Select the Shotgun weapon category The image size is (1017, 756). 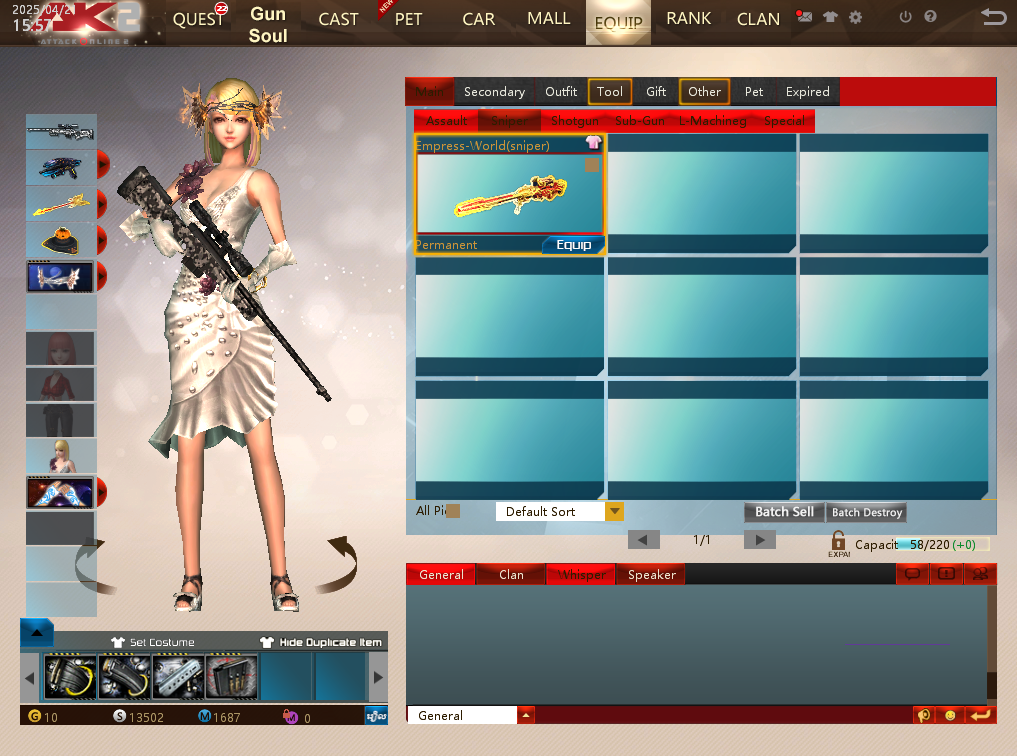(575, 121)
